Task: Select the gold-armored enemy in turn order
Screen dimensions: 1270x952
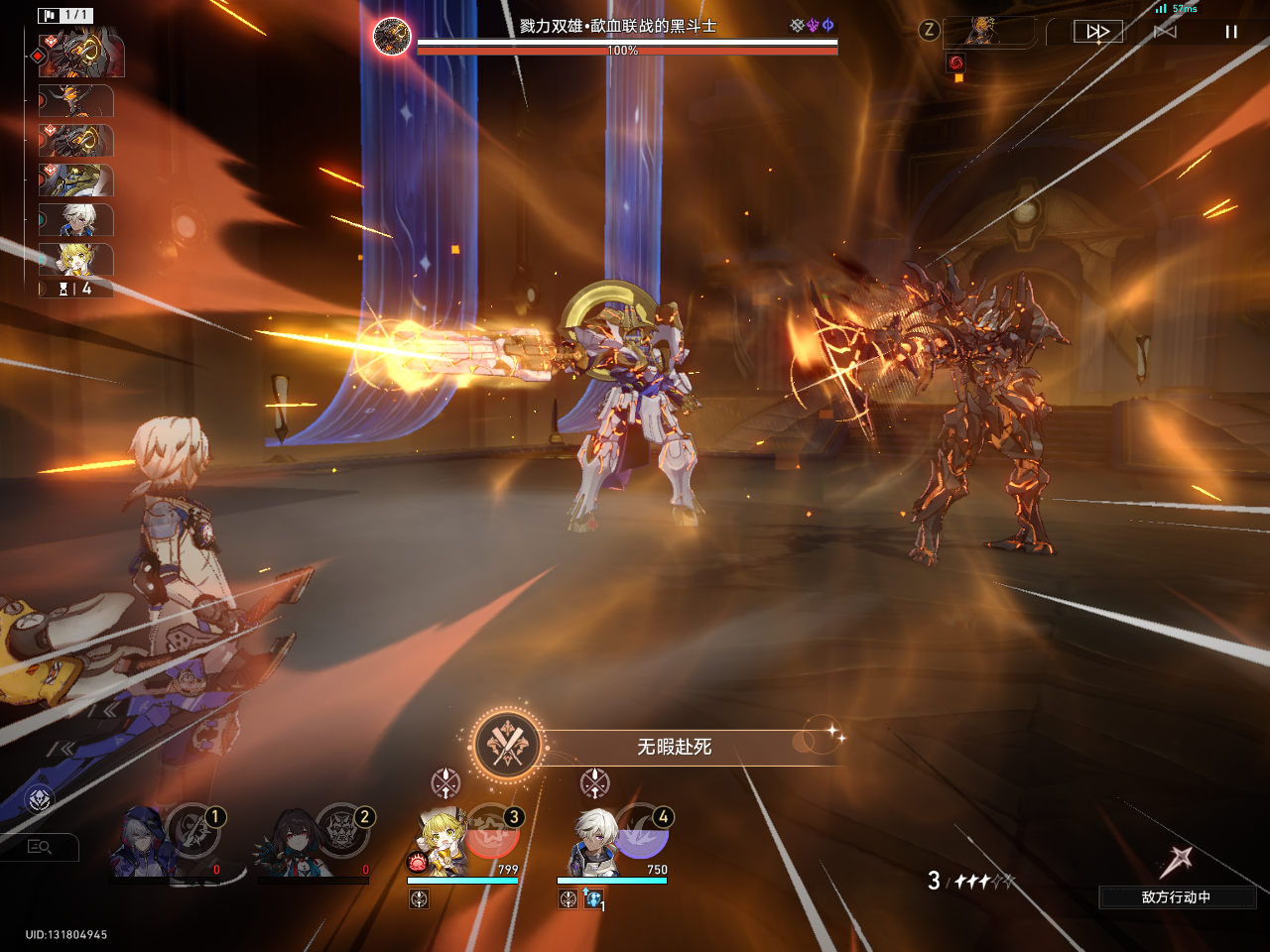Action: point(76,180)
